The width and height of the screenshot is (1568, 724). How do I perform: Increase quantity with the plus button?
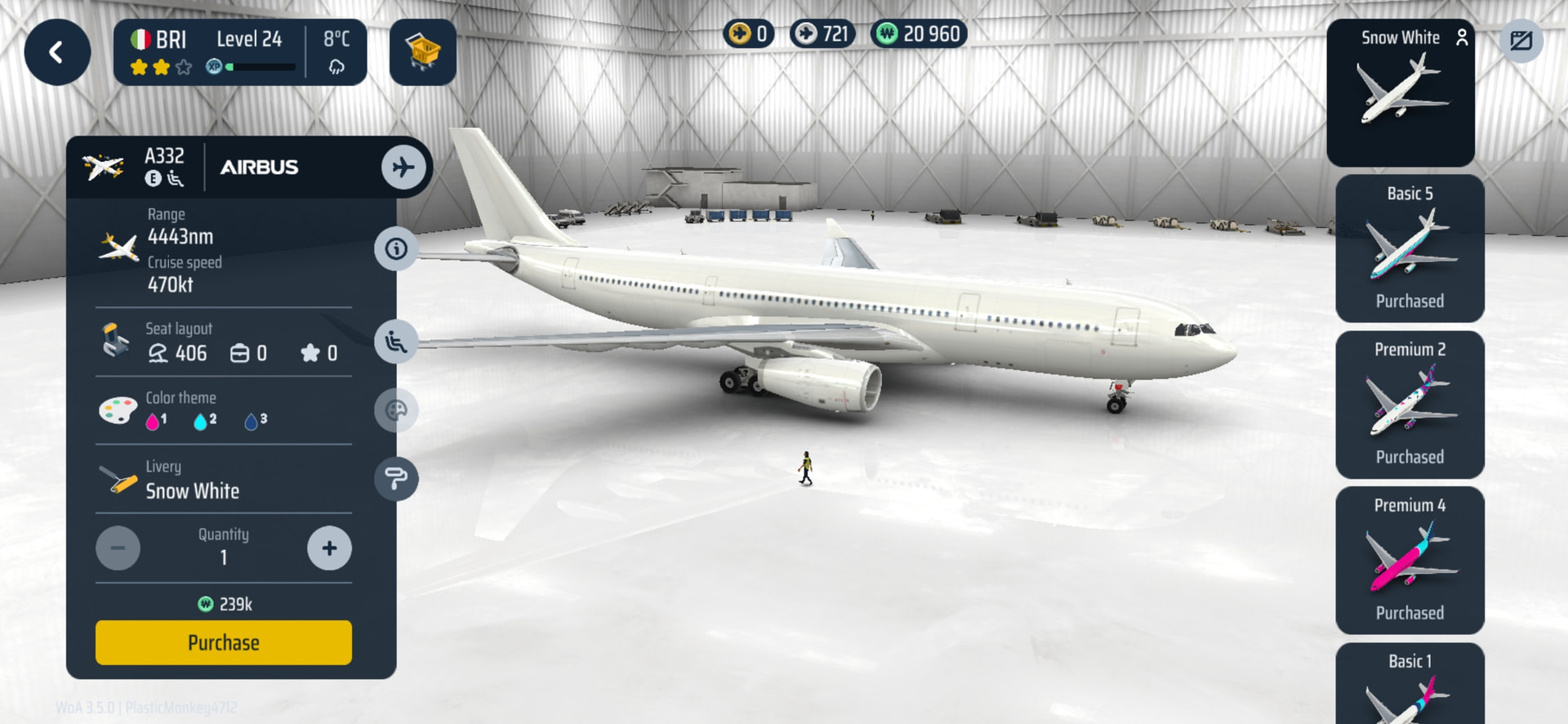329,548
